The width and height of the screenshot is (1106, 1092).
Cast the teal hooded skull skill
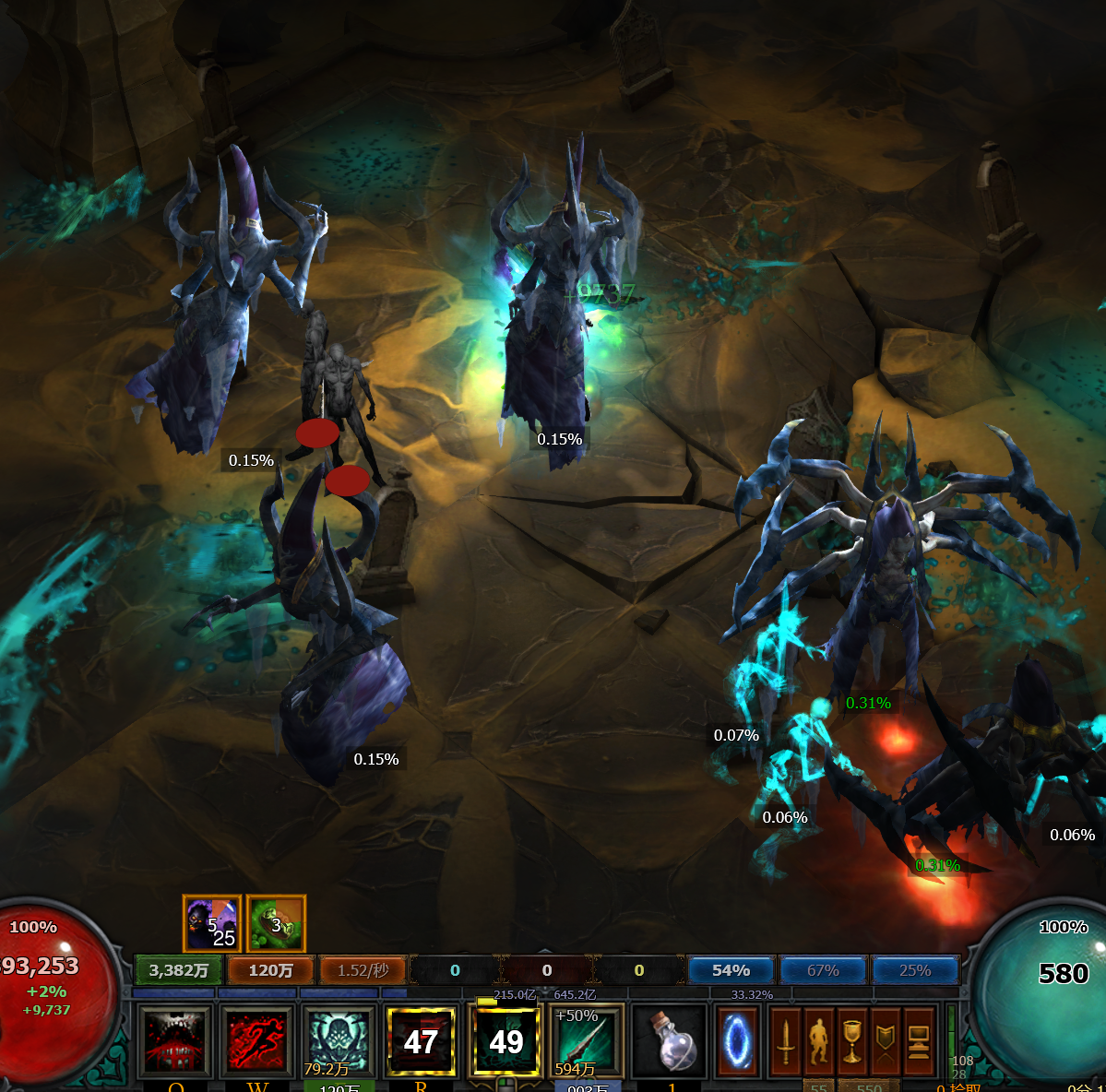tap(339, 1041)
